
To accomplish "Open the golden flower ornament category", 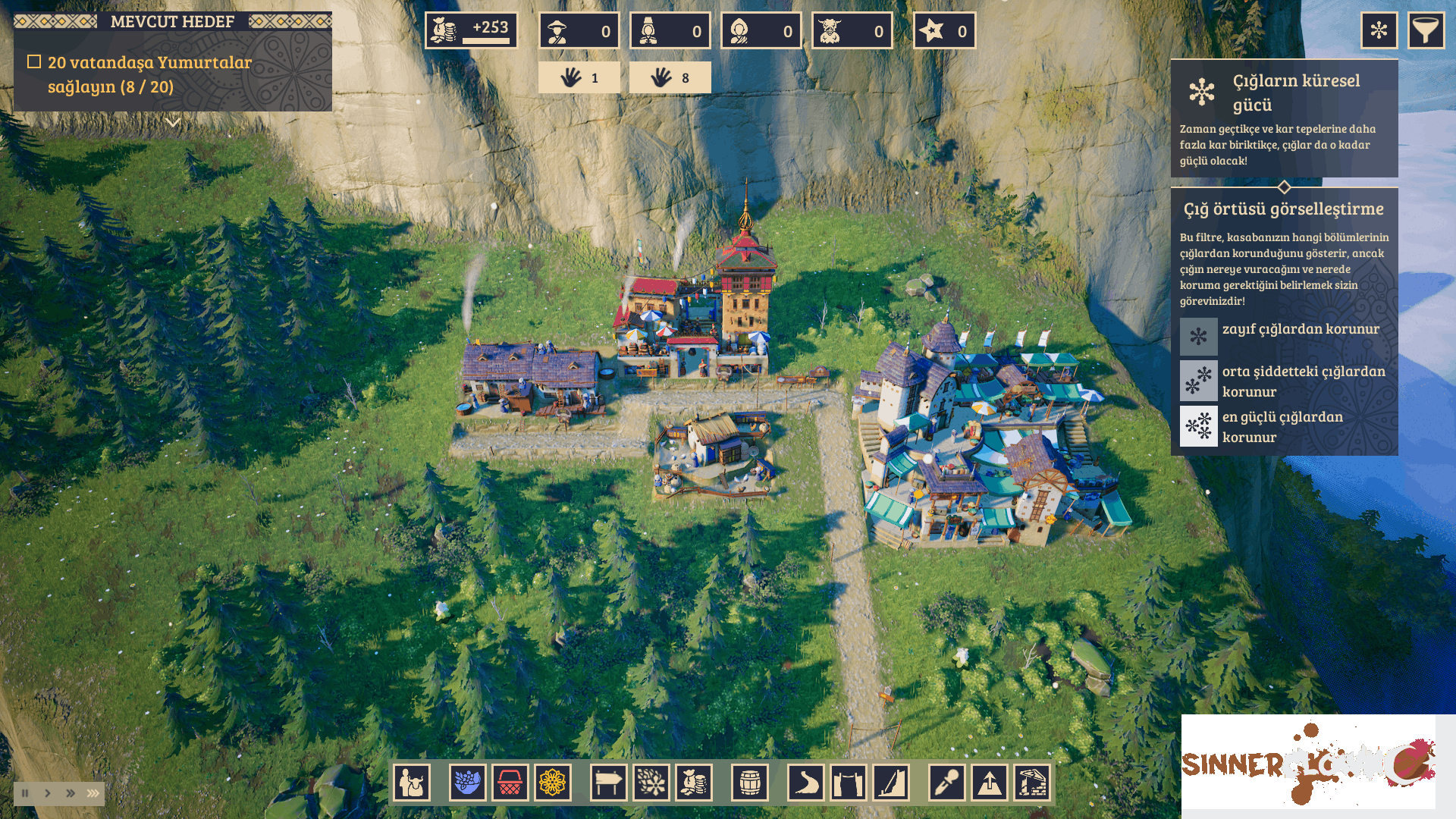I will [x=552, y=782].
